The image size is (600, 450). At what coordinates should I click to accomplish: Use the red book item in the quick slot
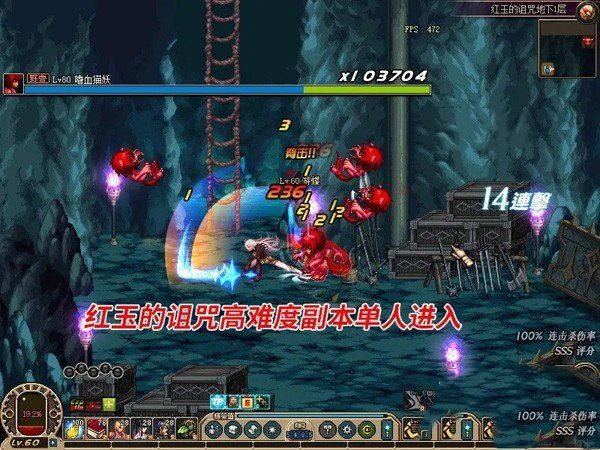[x=99, y=430]
